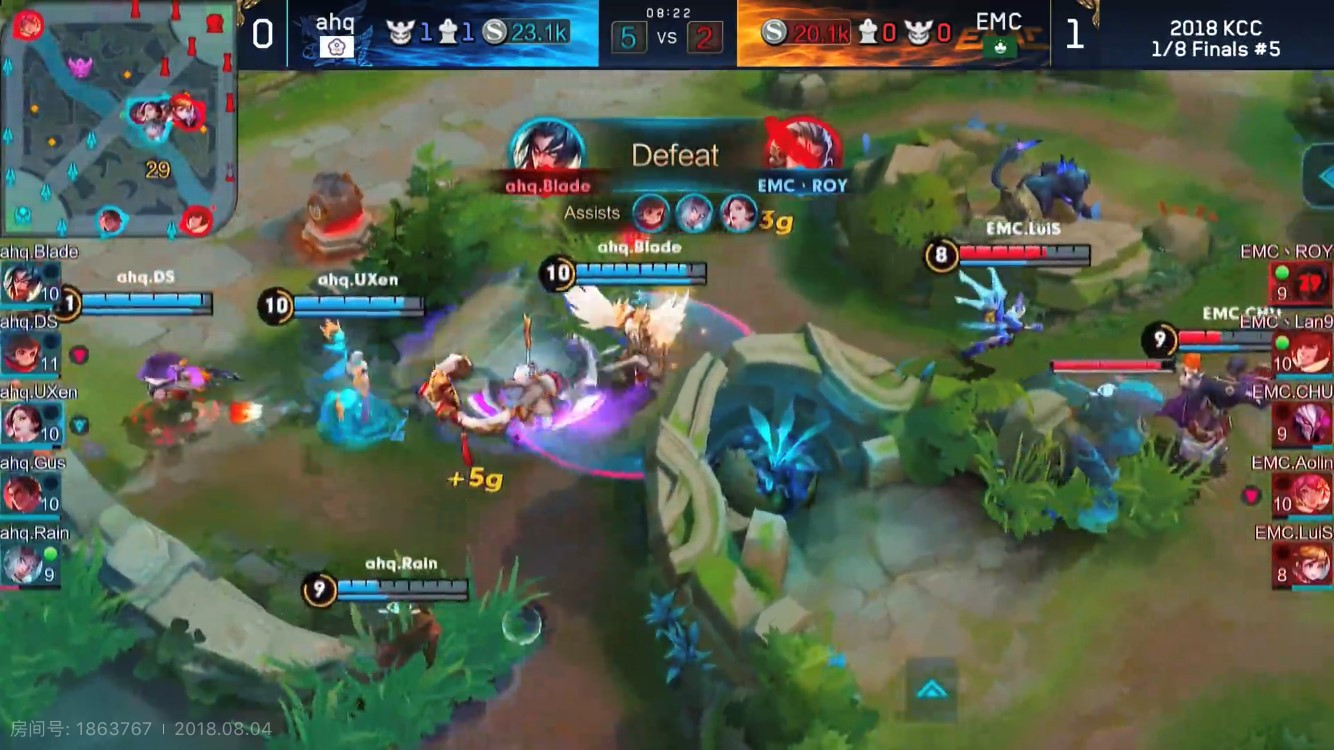Click the minimap in the corner
Image resolution: width=1334 pixels, height=750 pixels.
pos(118,118)
